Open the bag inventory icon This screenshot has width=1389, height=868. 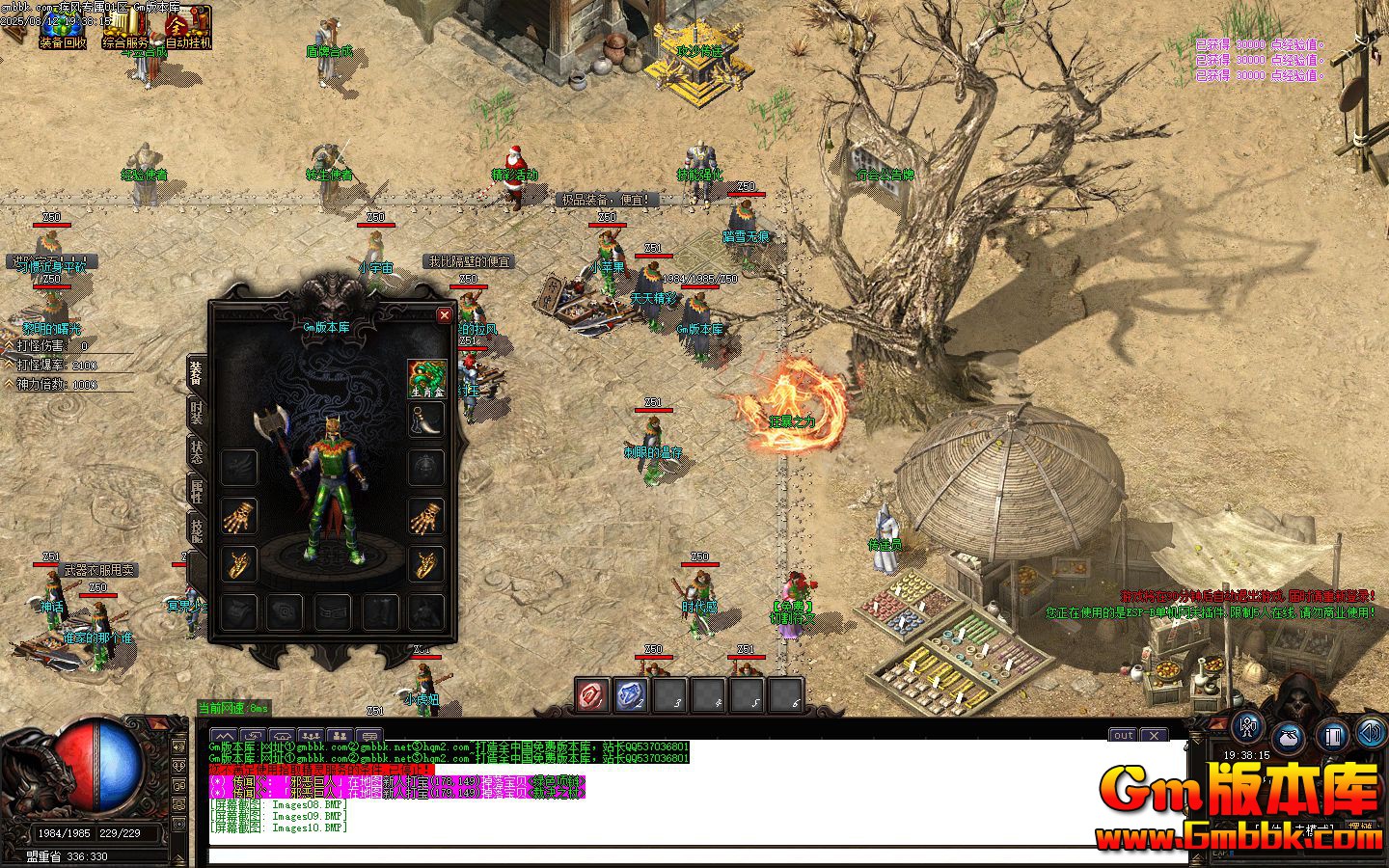(x=1290, y=736)
